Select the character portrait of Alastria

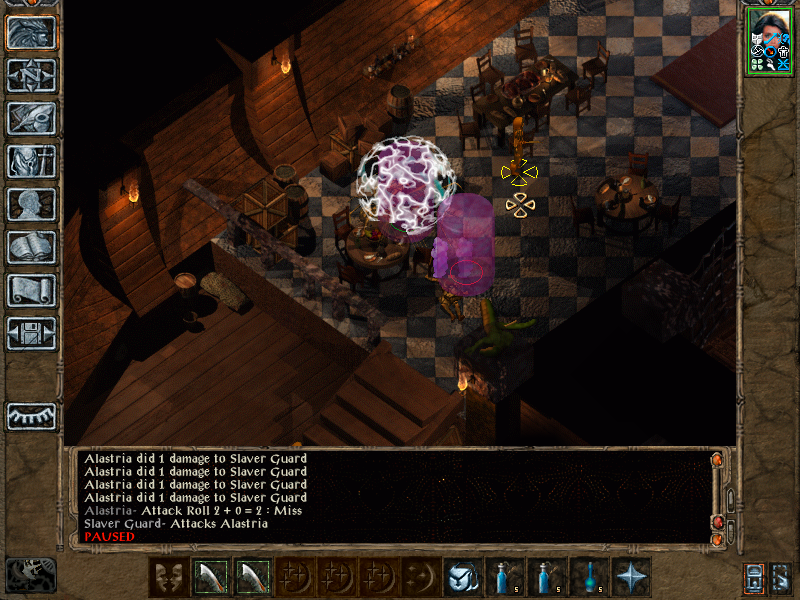coord(769,40)
